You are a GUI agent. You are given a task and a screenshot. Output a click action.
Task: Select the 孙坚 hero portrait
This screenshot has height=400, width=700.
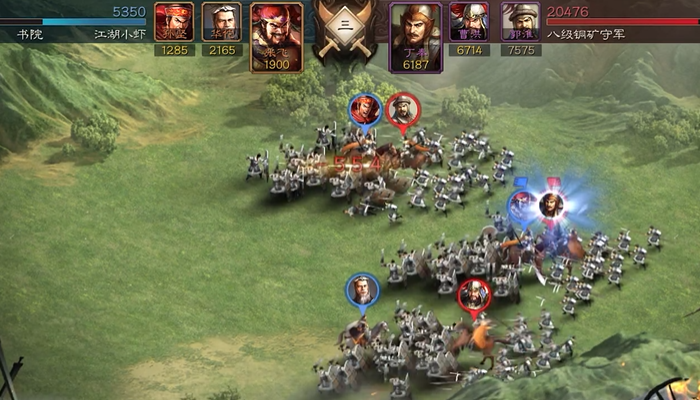point(174,22)
